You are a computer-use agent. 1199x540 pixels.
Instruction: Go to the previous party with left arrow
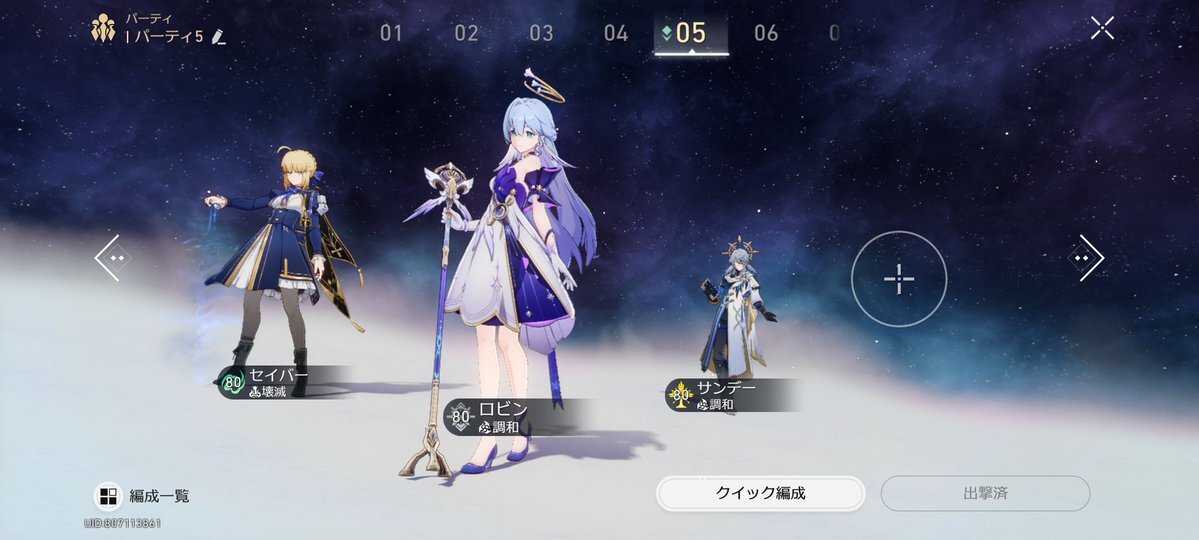point(108,257)
